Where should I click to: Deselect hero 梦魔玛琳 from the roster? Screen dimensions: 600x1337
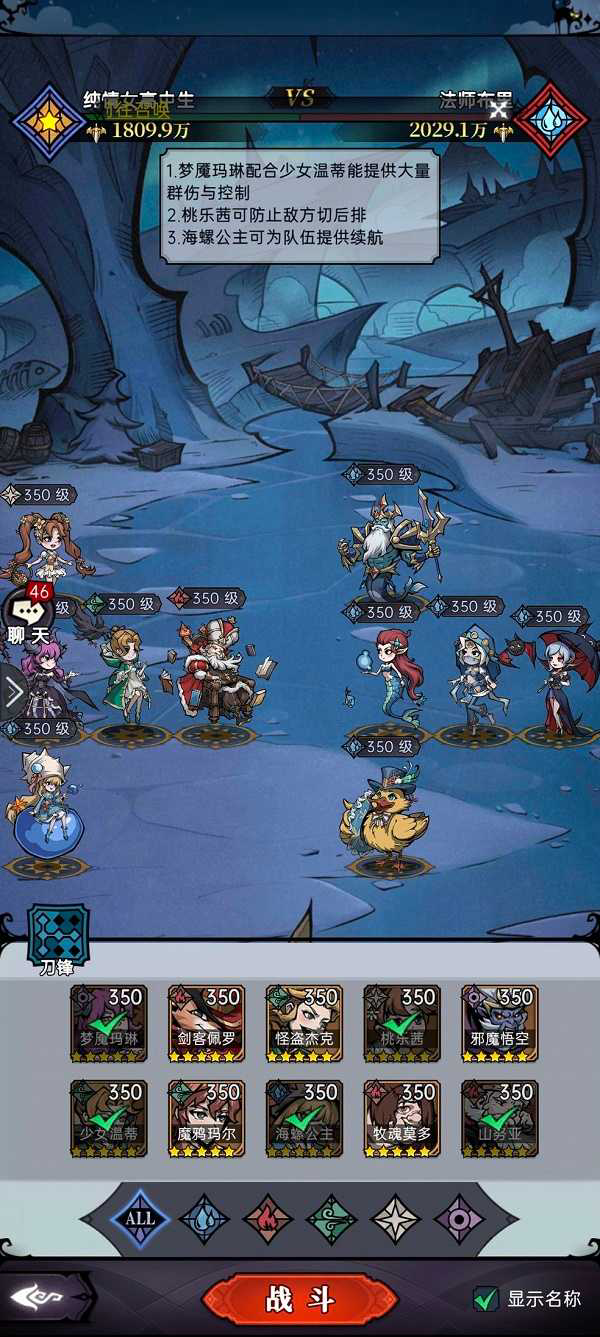coord(108,1023)
